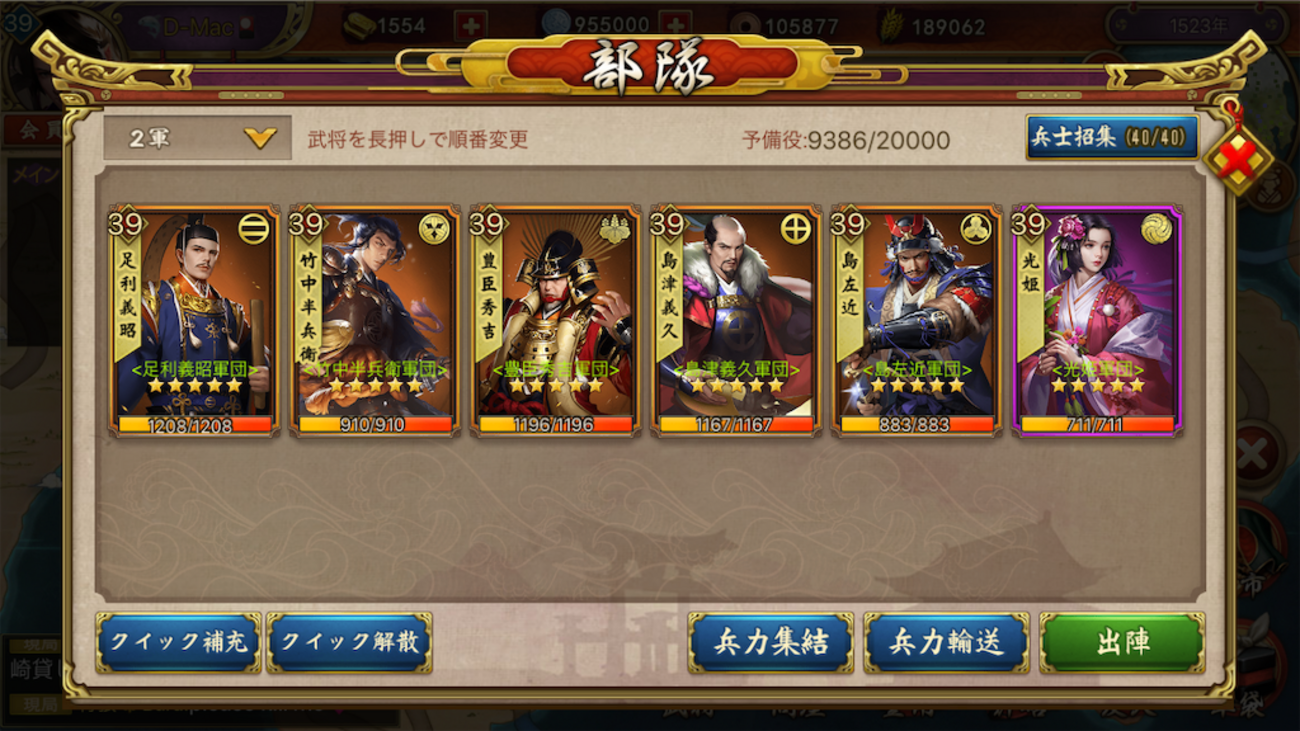Open 兵力輸送 troop transport
Viewport: 1300px width, 731px height.
click(946, 642)
